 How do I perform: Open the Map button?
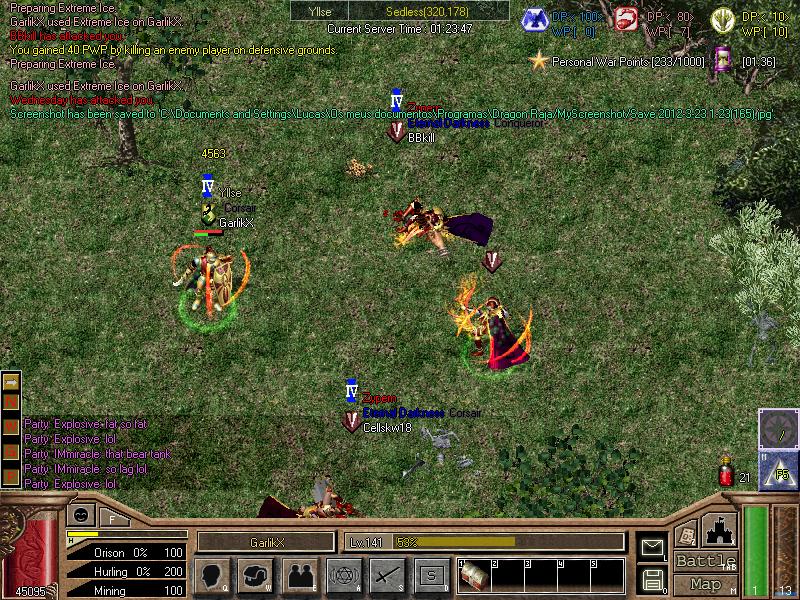(x=705, y=584)
